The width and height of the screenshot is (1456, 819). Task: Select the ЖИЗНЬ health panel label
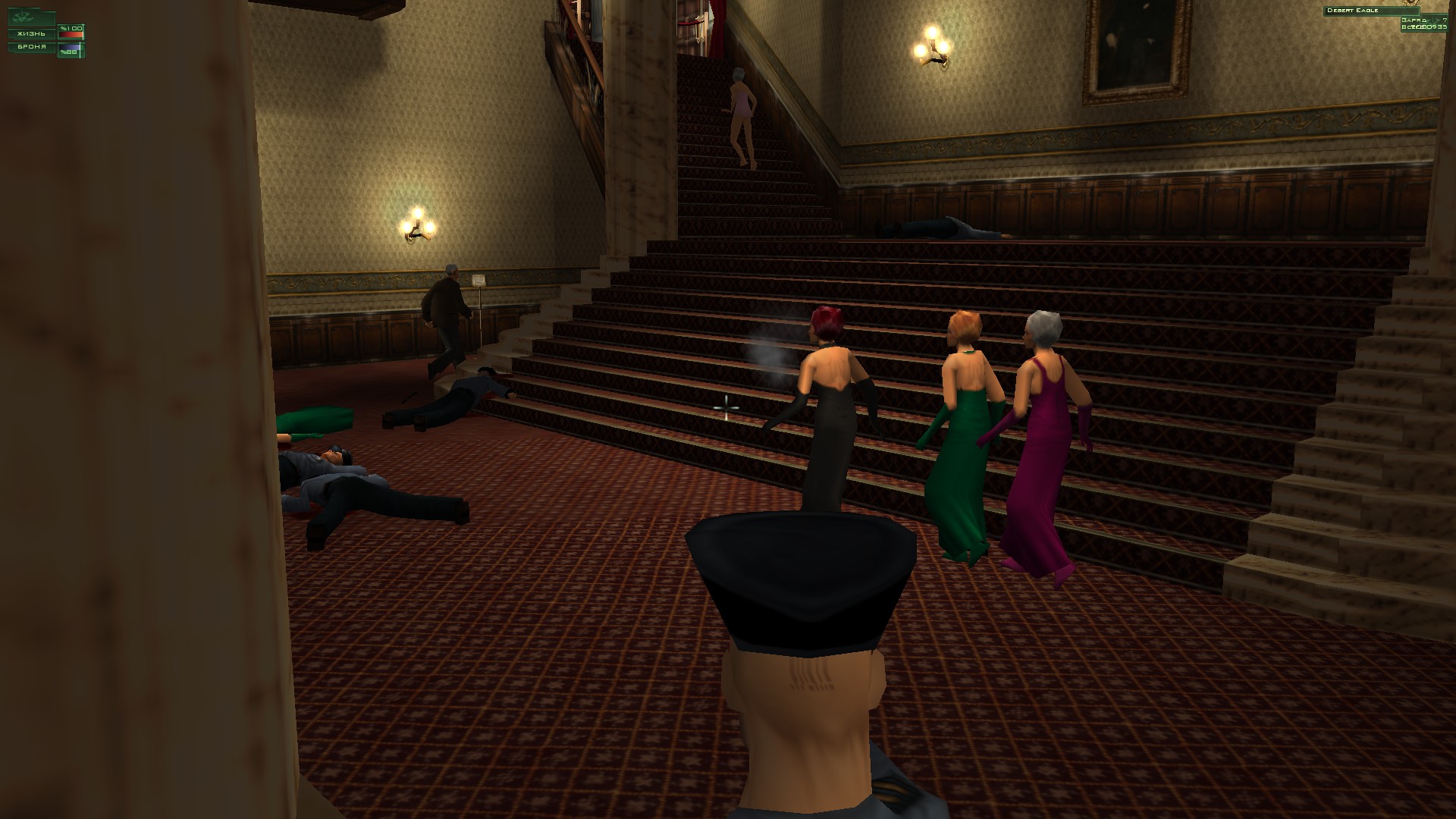32,34
